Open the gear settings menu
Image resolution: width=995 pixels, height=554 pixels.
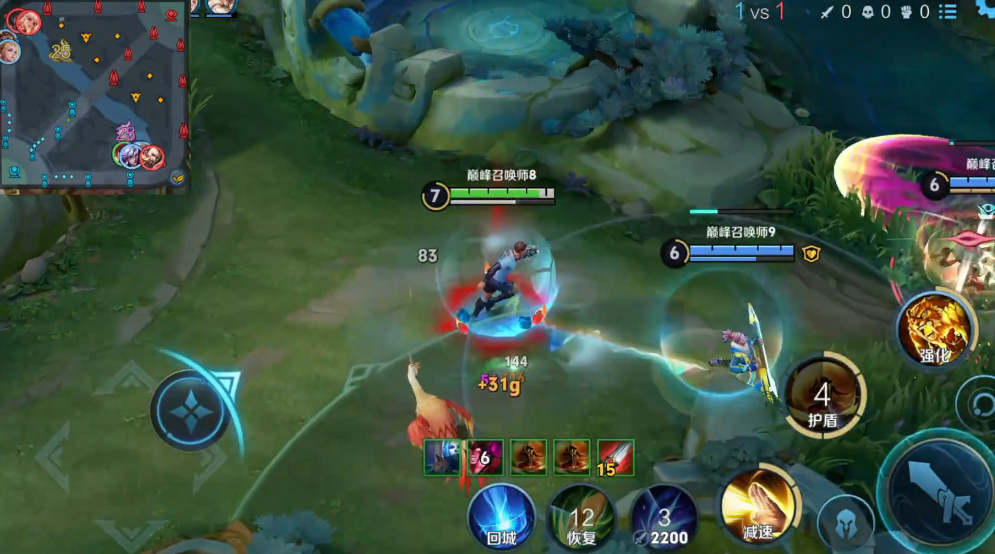click(984, 10)
